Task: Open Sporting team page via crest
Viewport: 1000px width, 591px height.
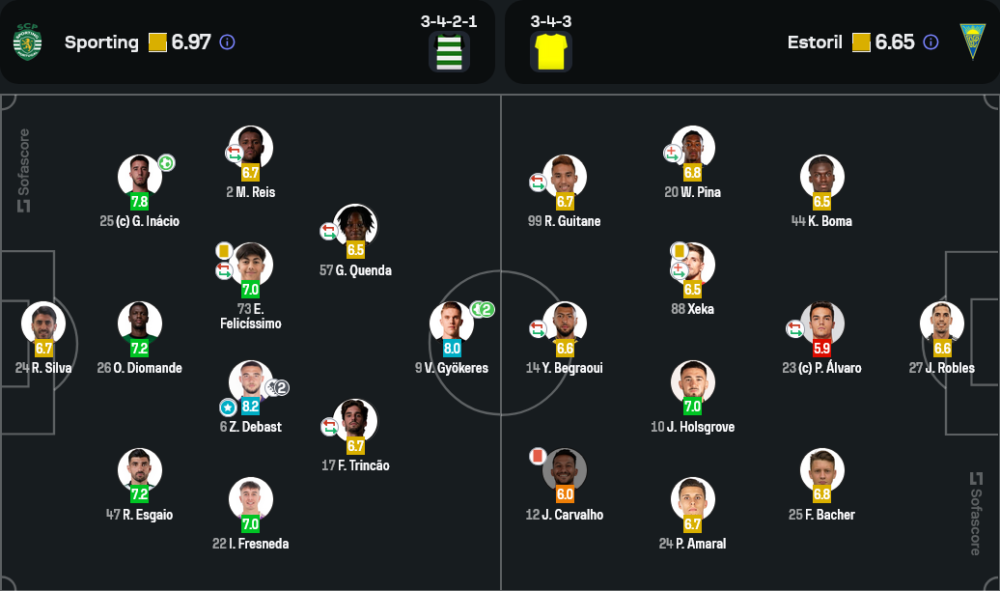Action: pos(27,42)
